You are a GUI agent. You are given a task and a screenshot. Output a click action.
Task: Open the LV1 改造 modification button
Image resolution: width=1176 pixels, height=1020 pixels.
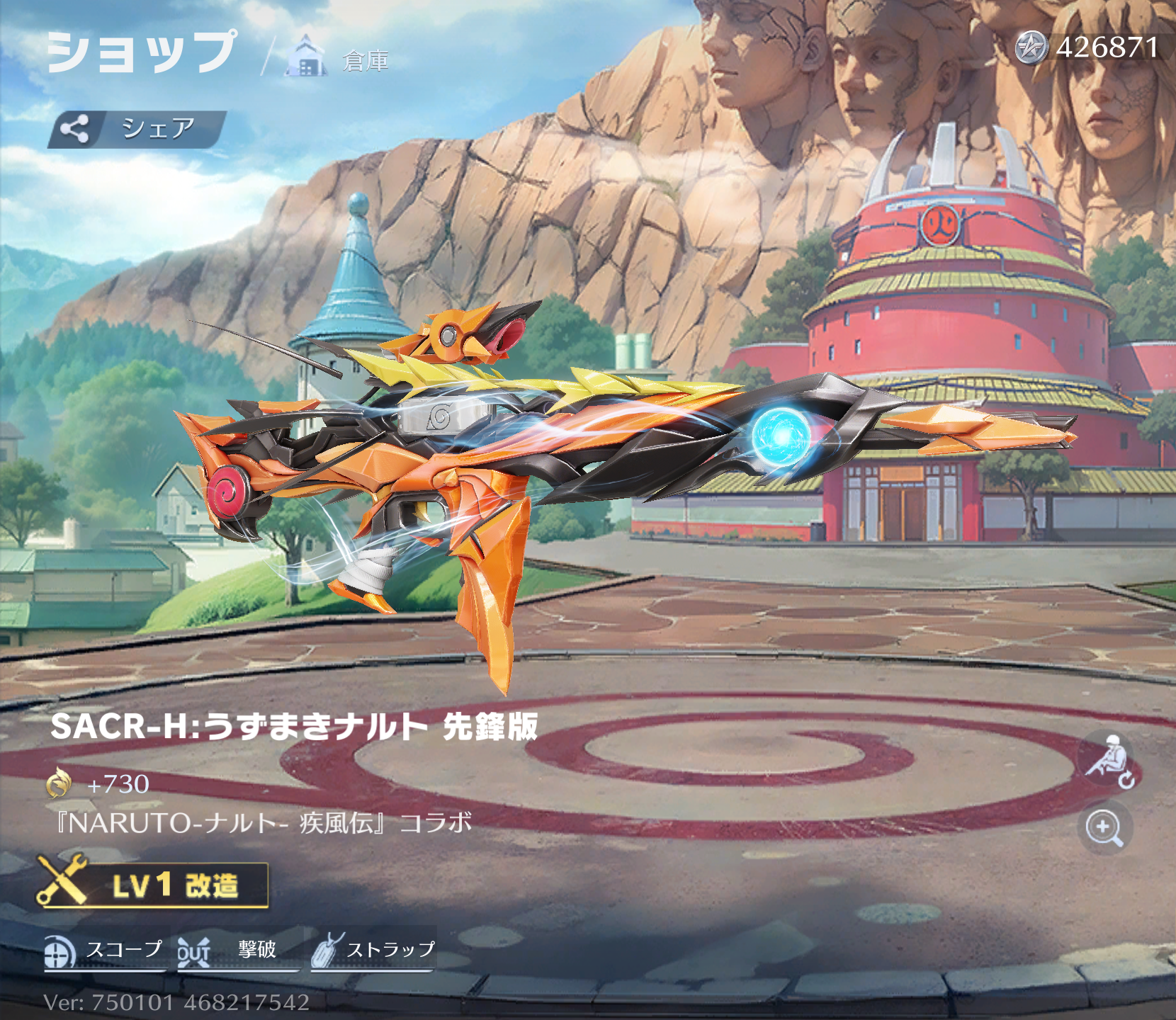click(x=153, y=885)
